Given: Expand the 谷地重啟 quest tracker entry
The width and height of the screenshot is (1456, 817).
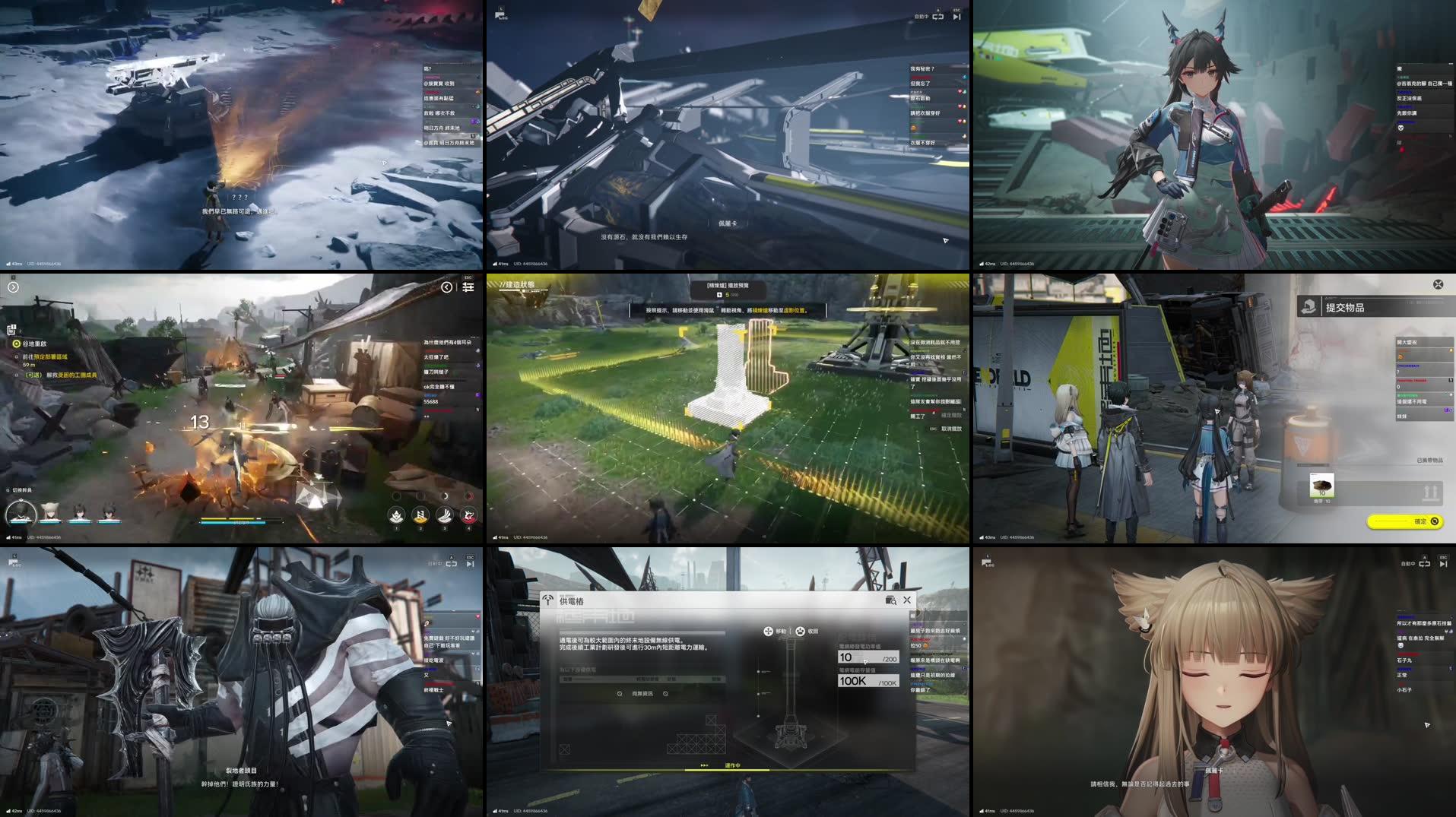Looking at the screenshot, I should tap(34, 342).
